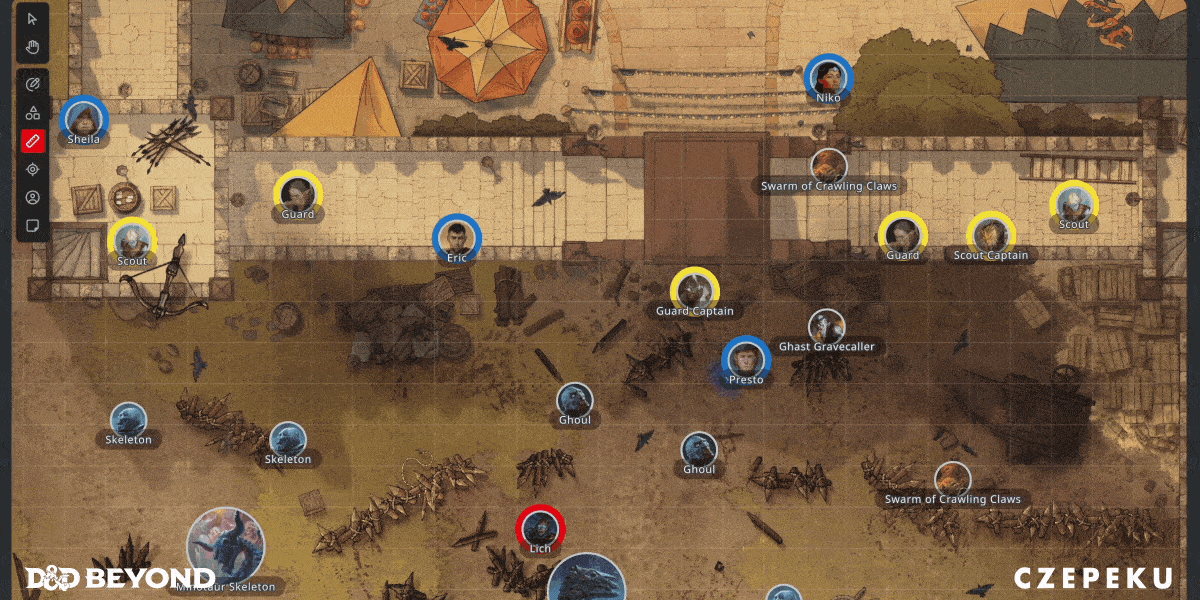Select the pointer tool in the toolbar

32,19
